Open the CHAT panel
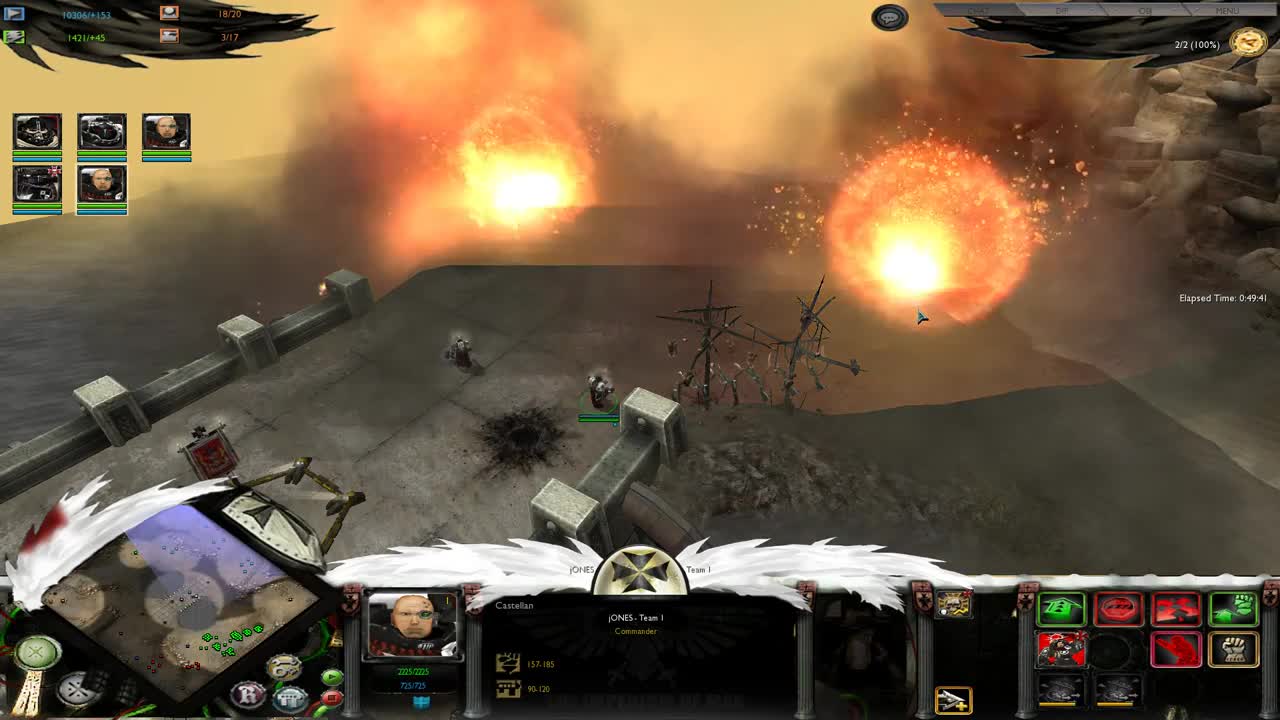Screen dimensions: 1280x720 click(978, 11)
